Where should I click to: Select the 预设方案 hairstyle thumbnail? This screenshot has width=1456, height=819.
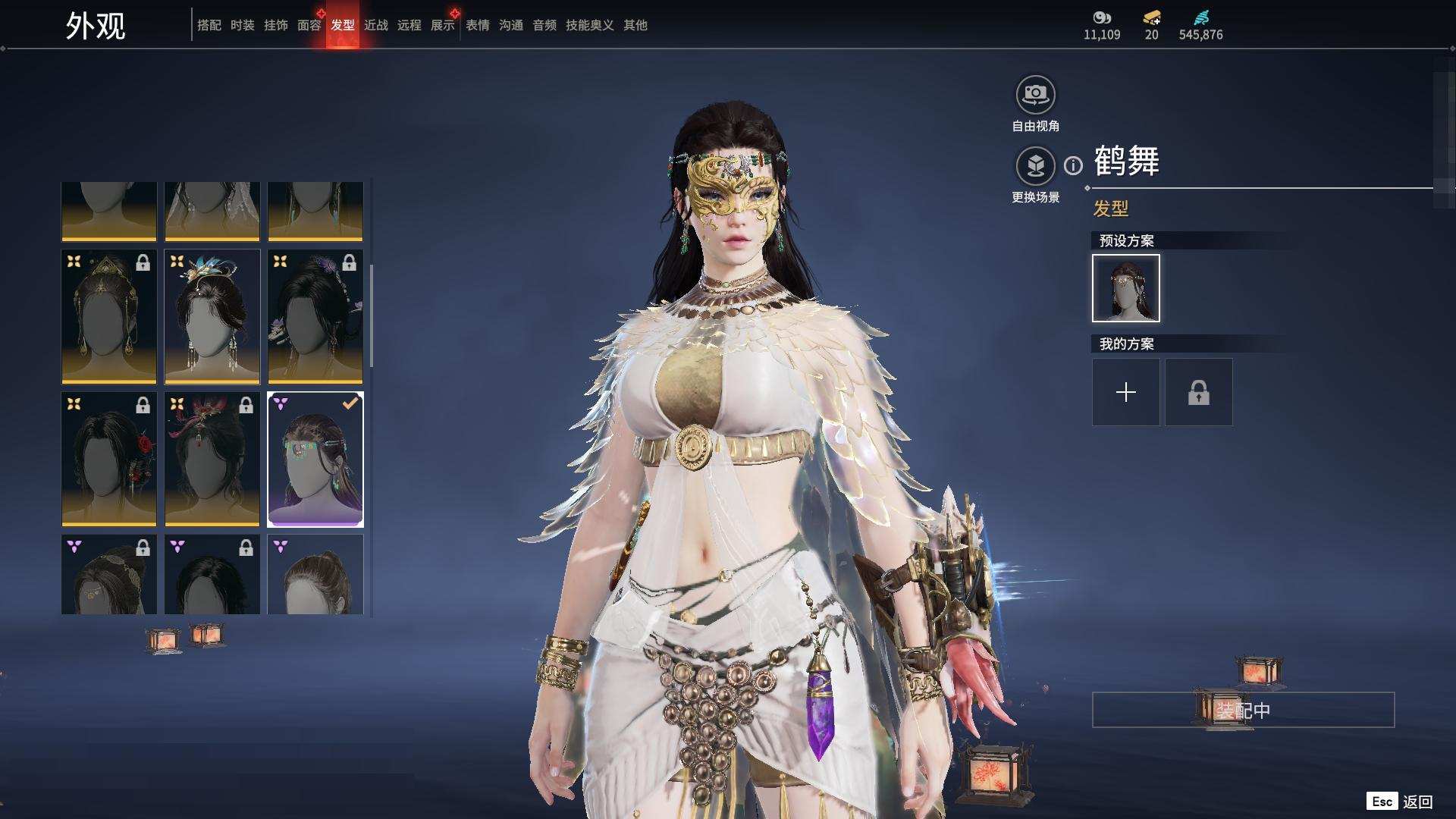pos(1125,288)
